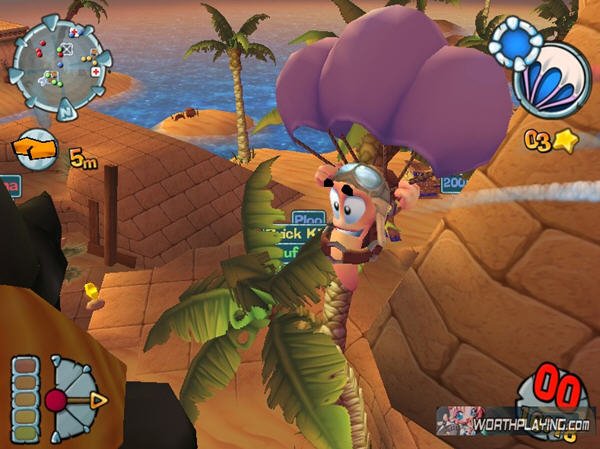Click the circular radar minimap
This screenshot has width=600, height=449.
(x=59, y=57)
